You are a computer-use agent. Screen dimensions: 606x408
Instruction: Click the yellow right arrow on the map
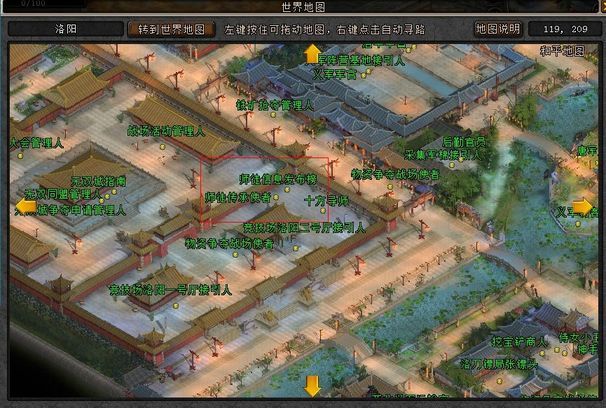coord(587,207)
